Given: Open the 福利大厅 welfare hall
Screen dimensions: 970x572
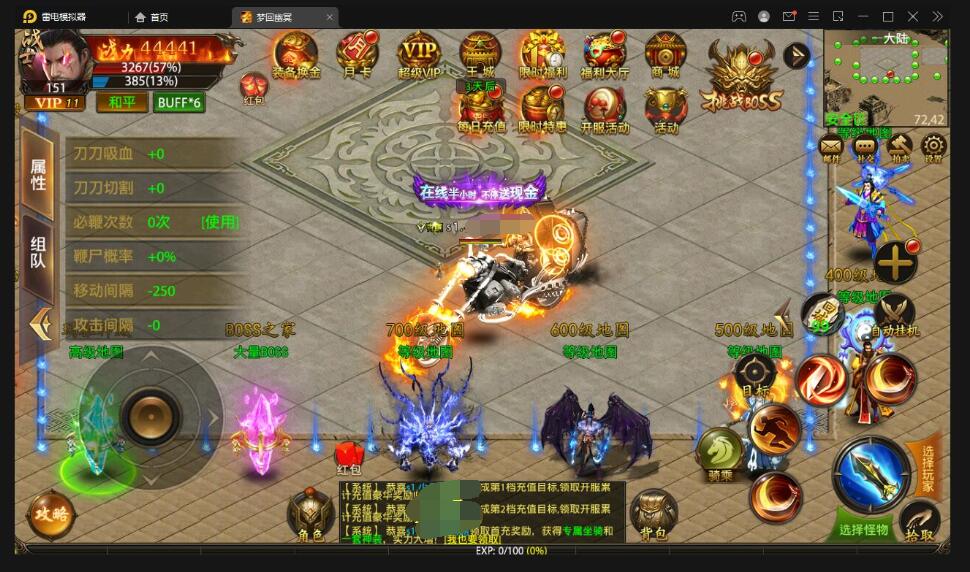Looking at the screenshot, I should click(604, 53).
